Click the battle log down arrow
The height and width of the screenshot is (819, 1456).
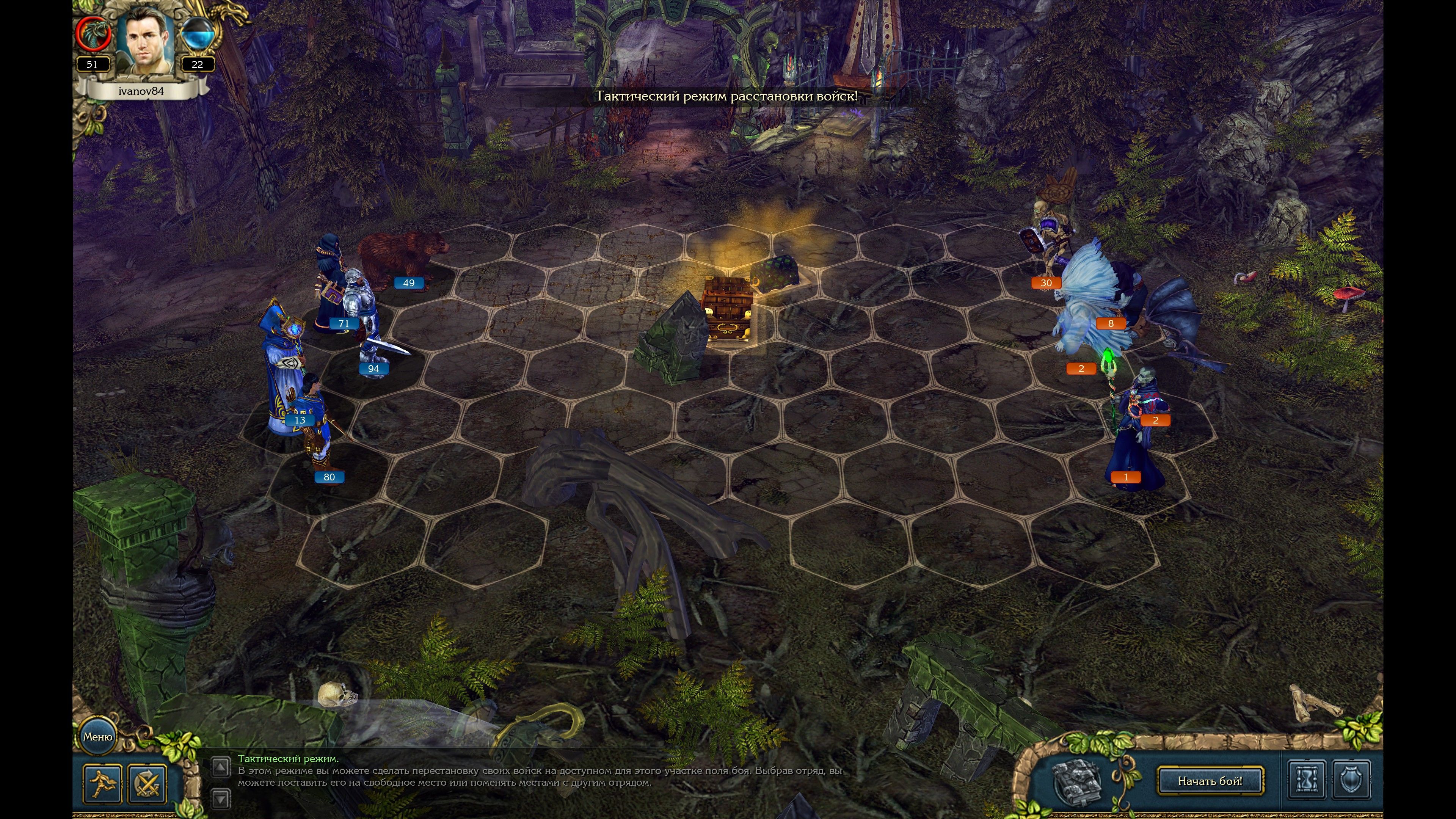coord(220,798)
